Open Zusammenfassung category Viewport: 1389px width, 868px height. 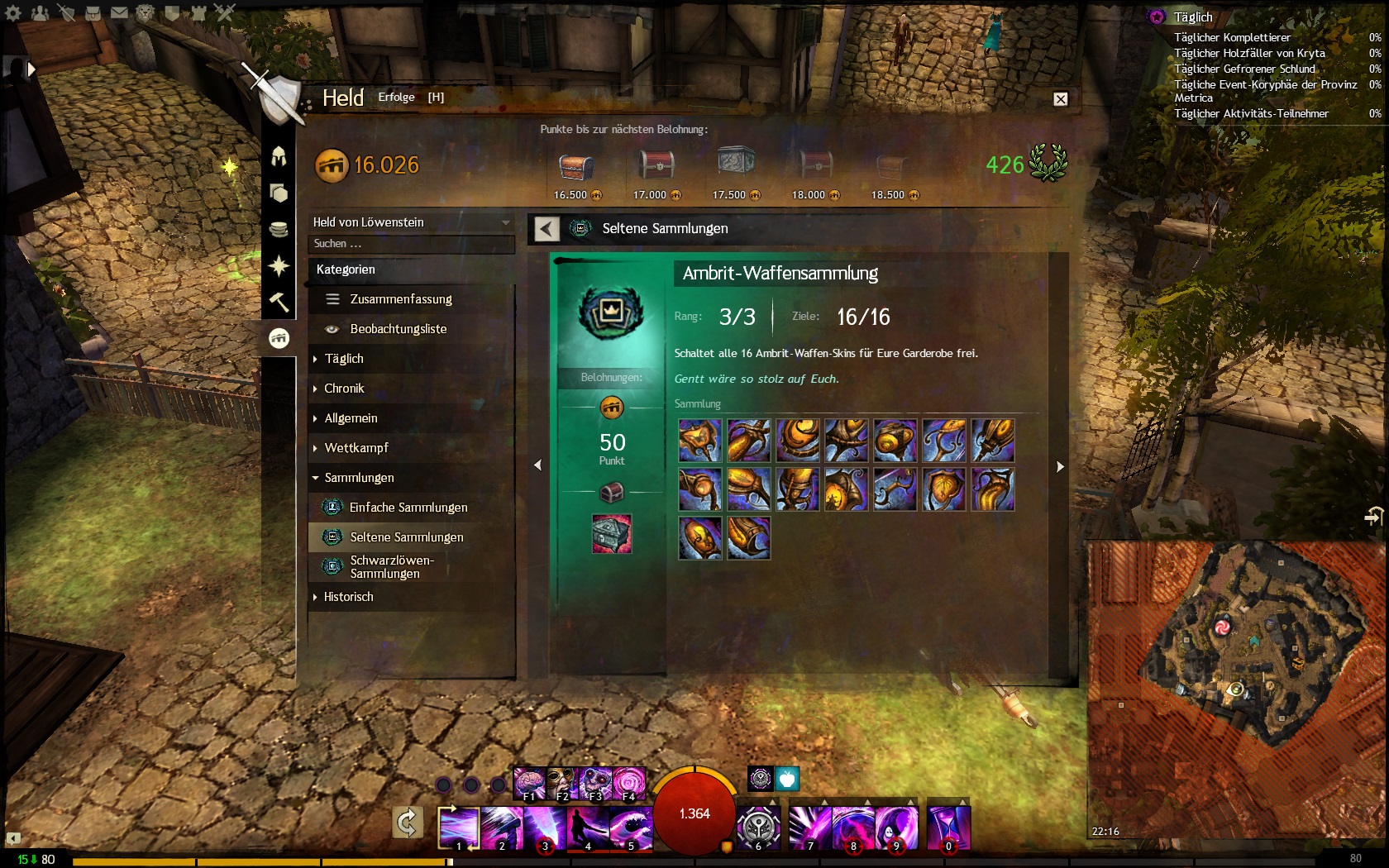click(400, 299)
